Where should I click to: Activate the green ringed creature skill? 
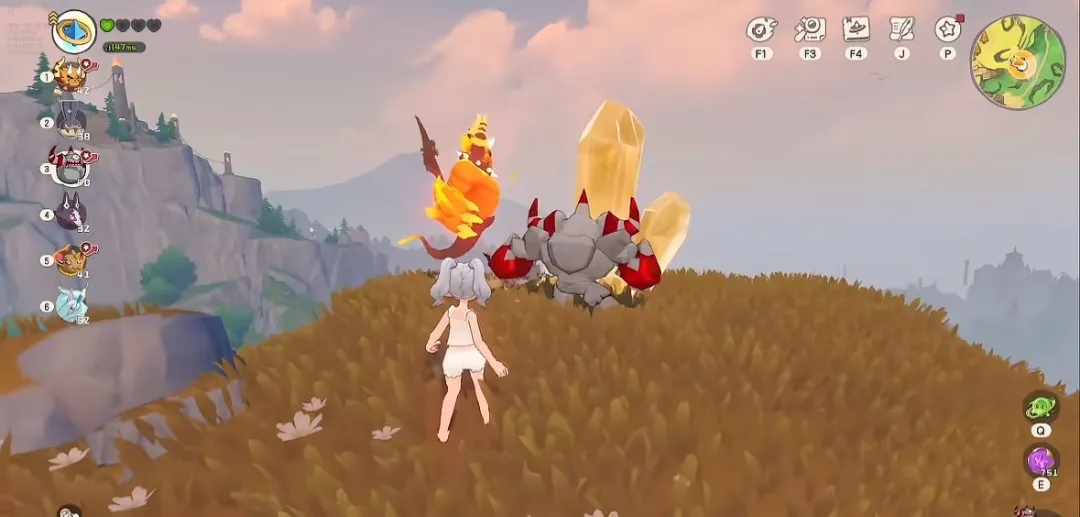(x=1041, y=407)
